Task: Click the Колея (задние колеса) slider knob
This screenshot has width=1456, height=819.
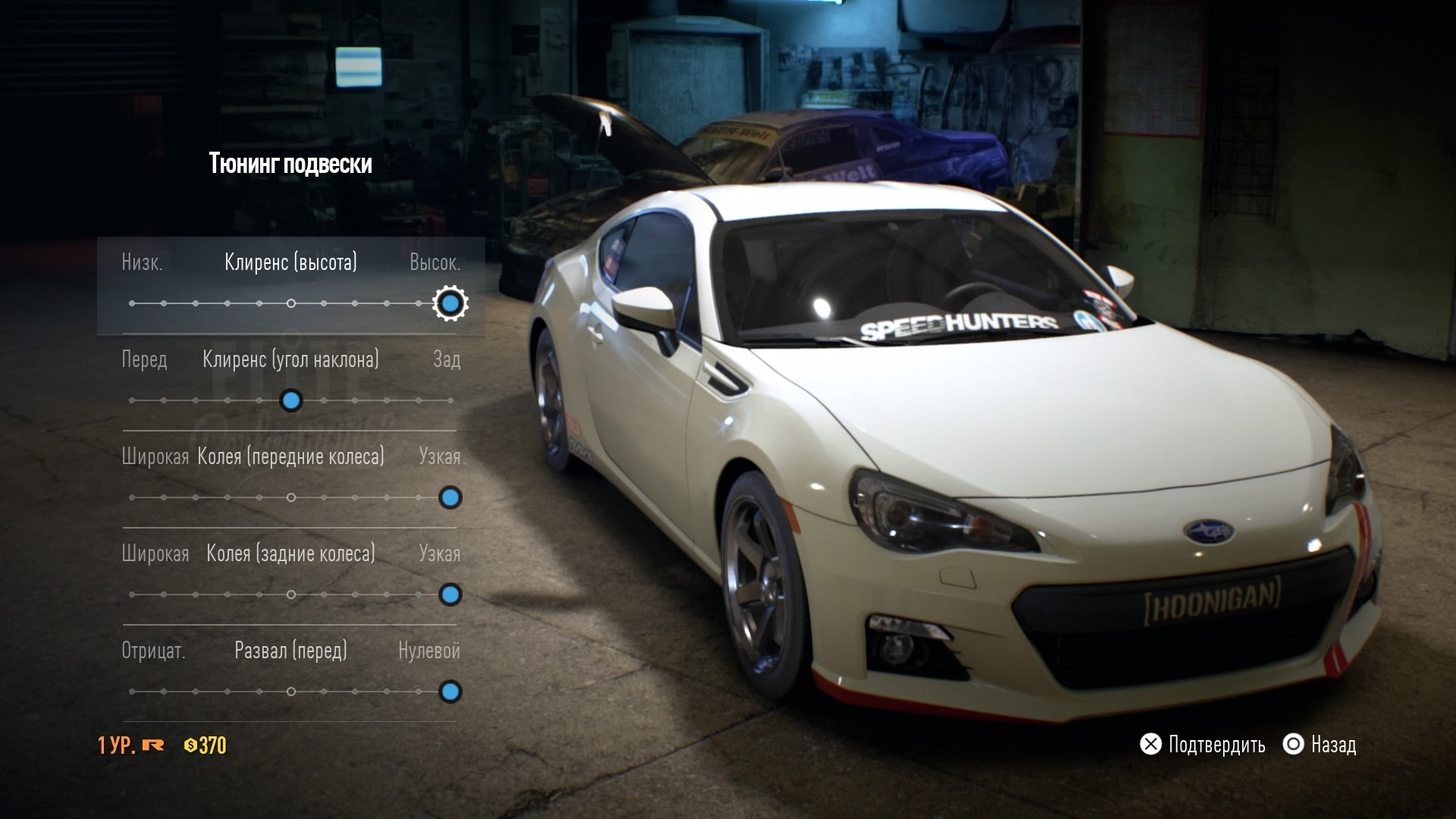Action: pyautogui.click(x=450, y=595)
